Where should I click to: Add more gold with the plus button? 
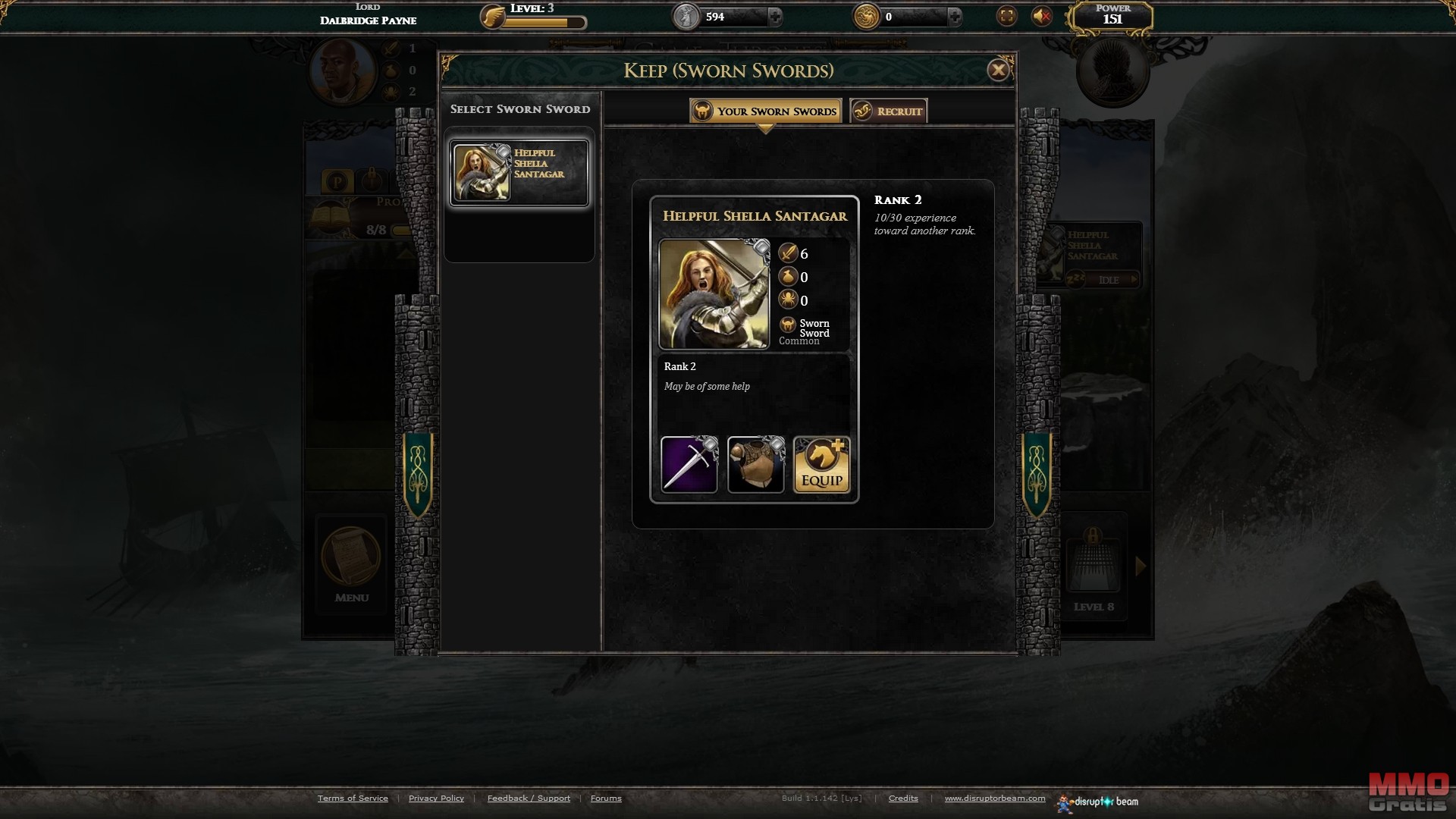[x=954, y=17]
